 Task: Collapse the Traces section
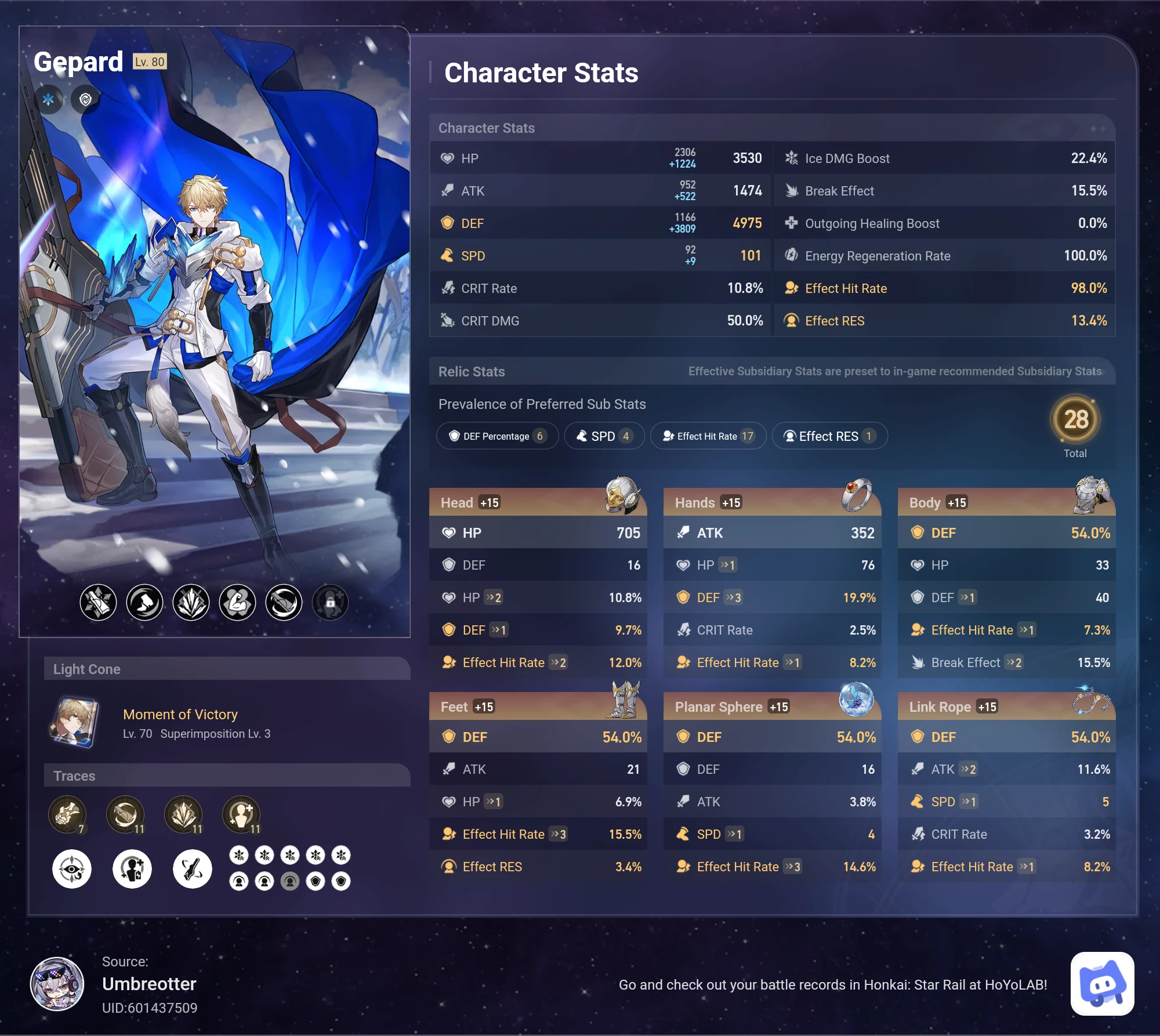coord(74,776)
